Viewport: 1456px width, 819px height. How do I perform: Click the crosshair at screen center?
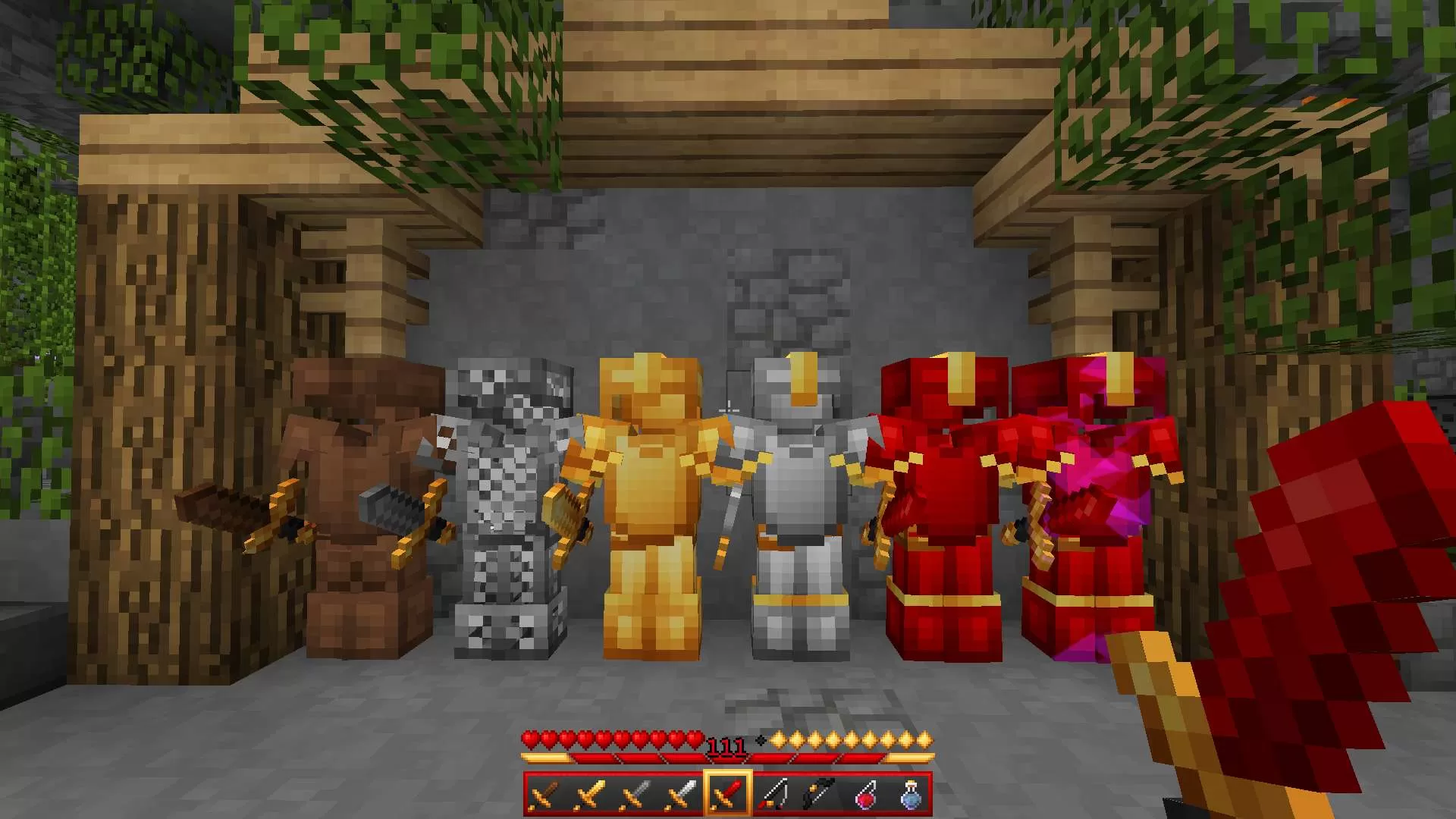[x=728, y=409]
